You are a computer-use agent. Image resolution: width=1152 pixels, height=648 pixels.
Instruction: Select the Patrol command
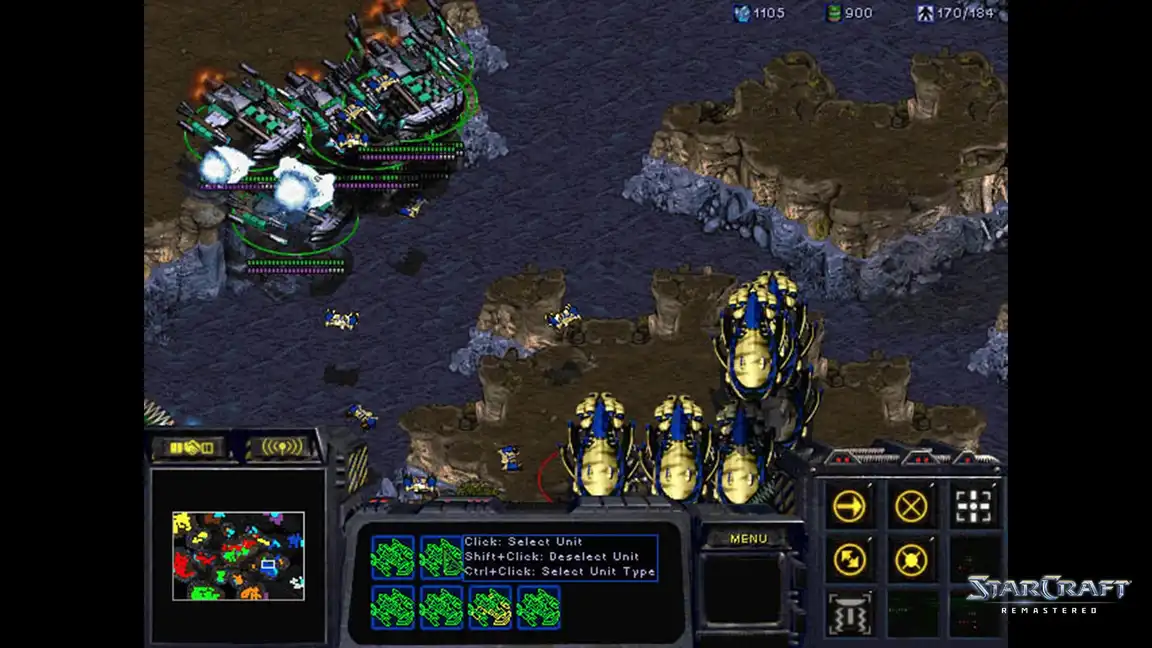[x=849, y=558]
